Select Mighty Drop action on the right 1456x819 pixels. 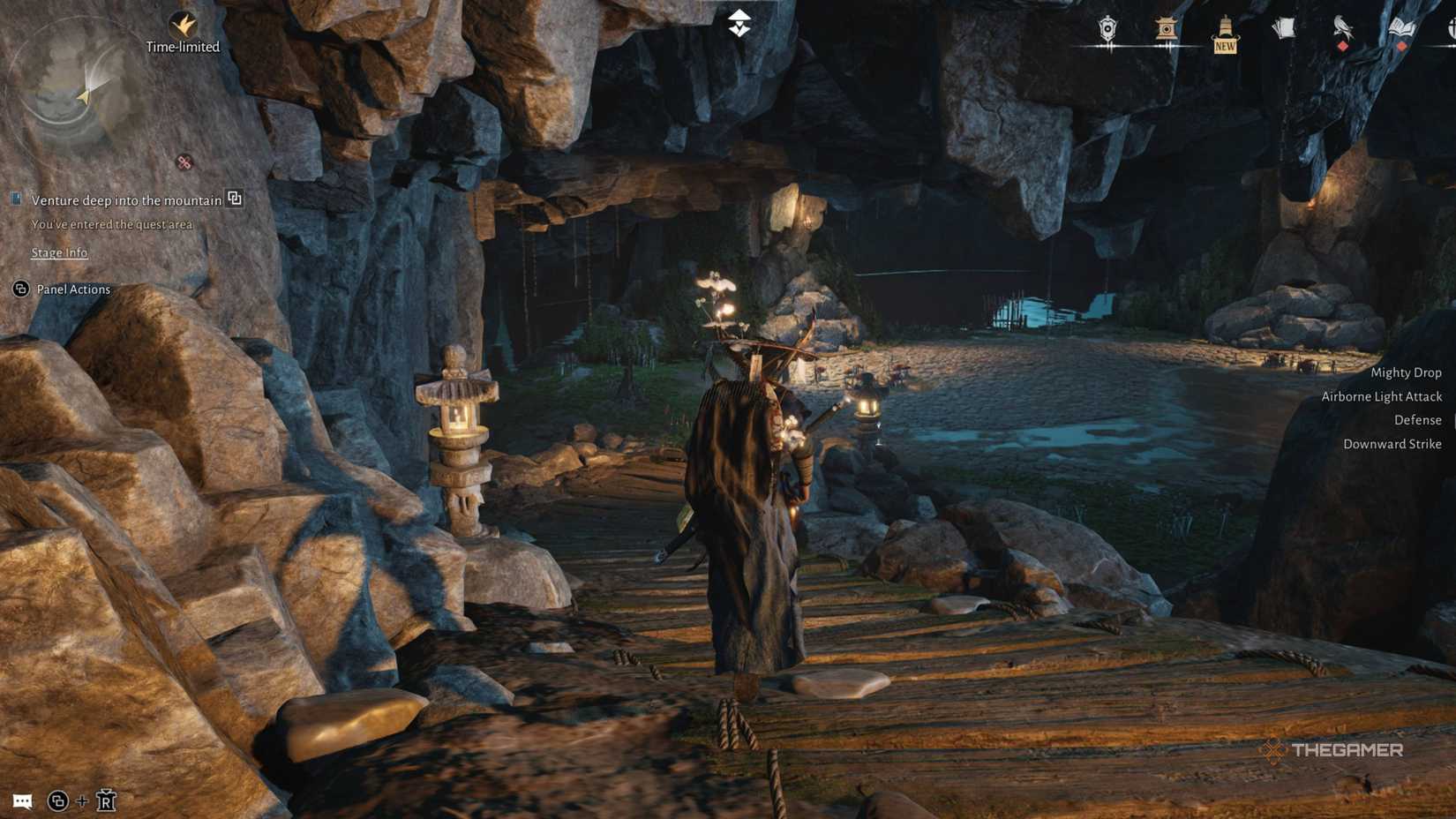[x=1406, y=372]
